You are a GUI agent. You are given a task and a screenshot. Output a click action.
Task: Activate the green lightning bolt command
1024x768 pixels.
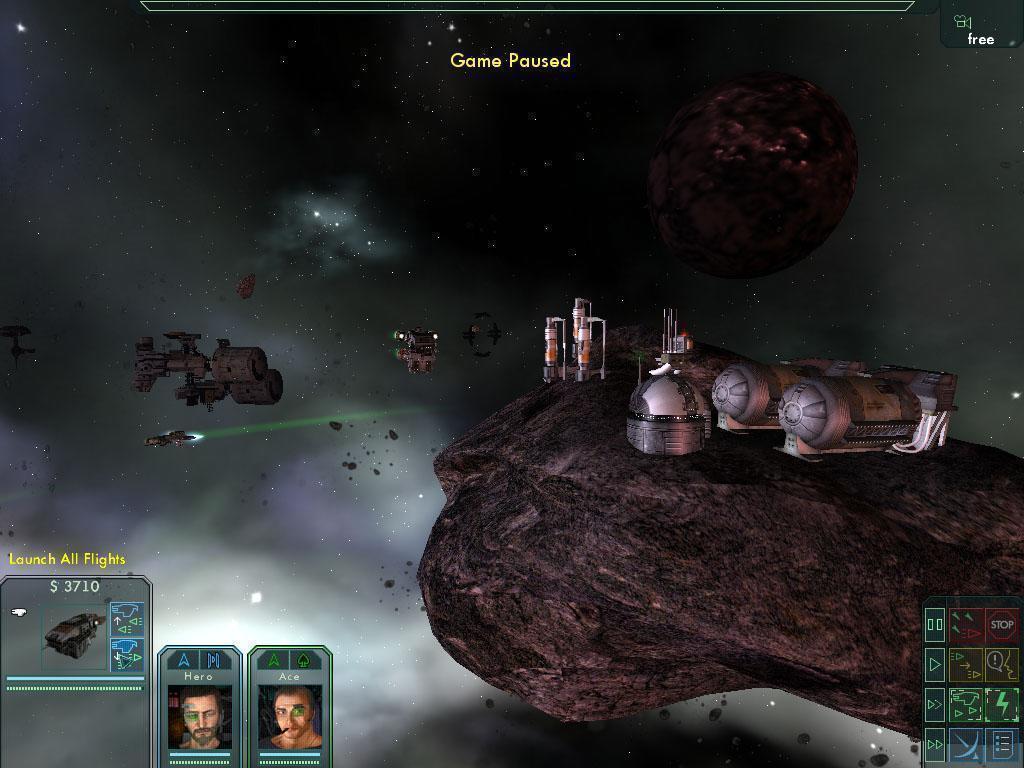(1002, 704)
